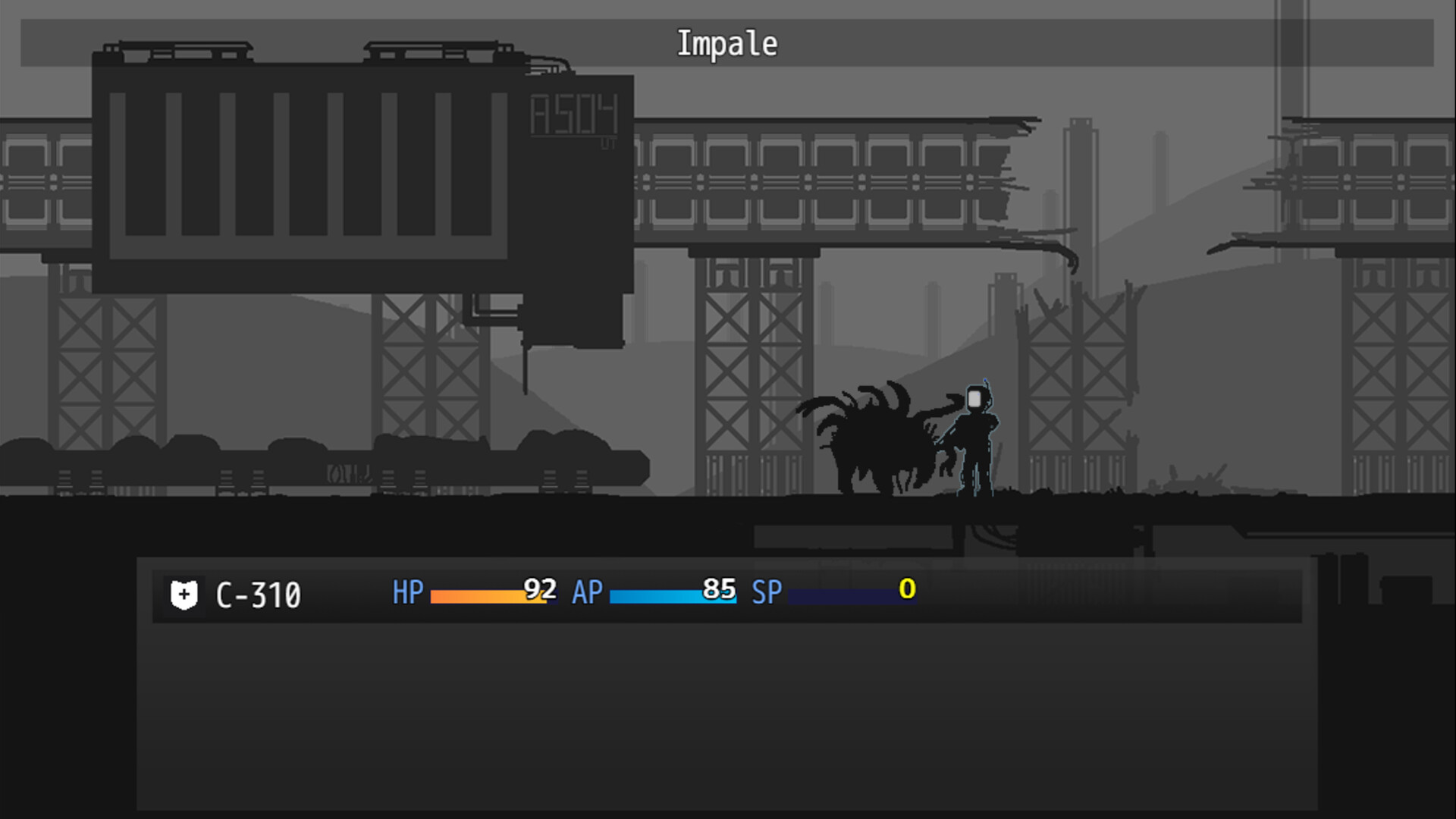The image size is (1456, 819).
Task: Select the C-310 character portrait emblem
Action: coord(184,595)
